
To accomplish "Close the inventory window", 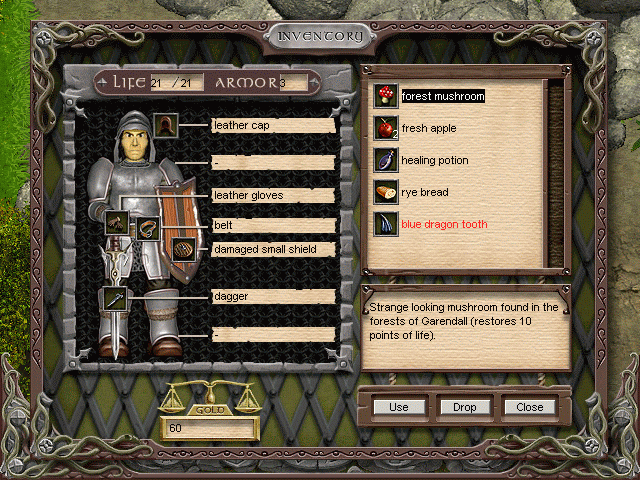I will 529,407.
